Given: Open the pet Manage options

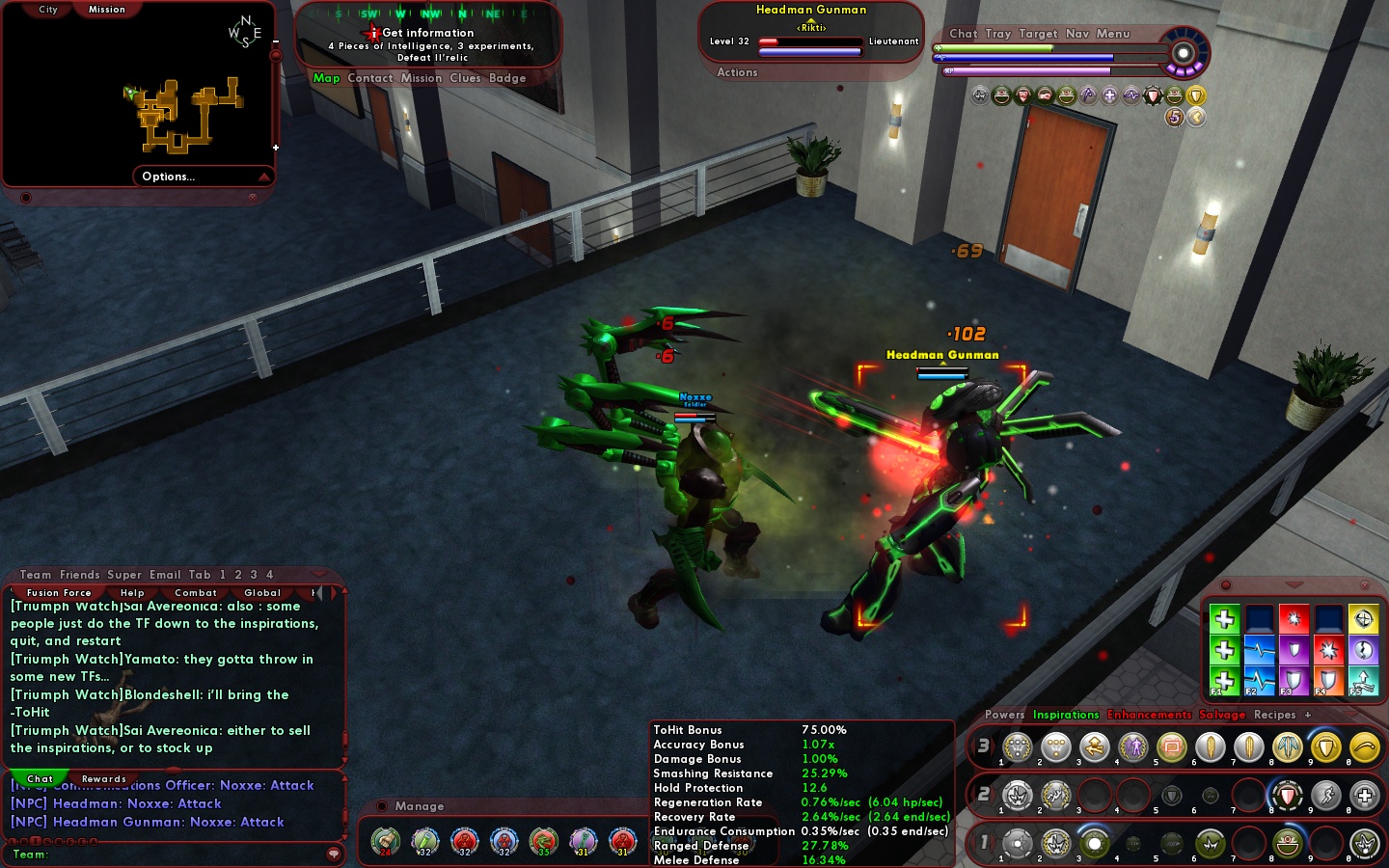Looking at the screenshot, I should [x=420, y=806].
